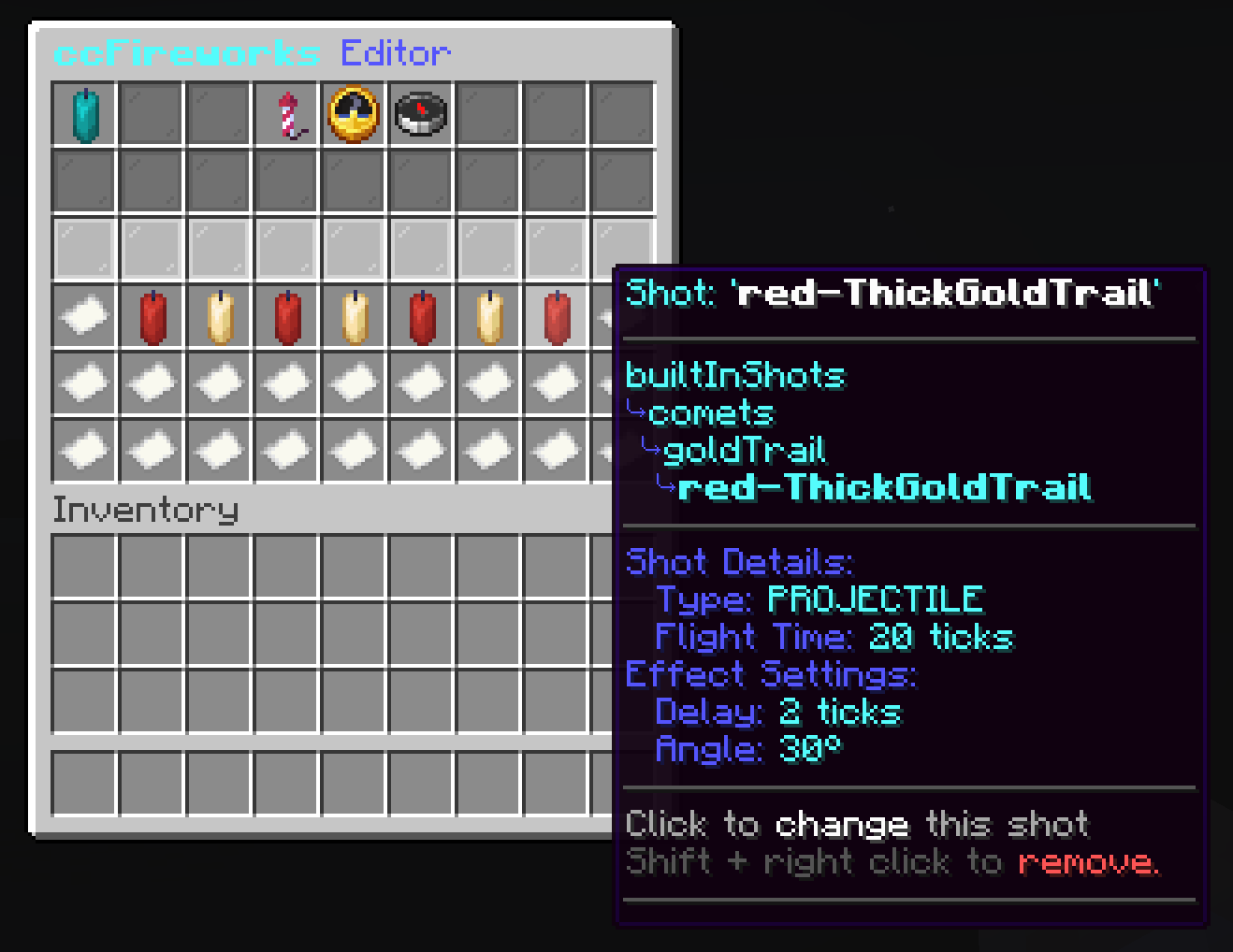Open the clock icon next to the rocket
Viewport: 1233px width, 952px height.
click(354, 113)
